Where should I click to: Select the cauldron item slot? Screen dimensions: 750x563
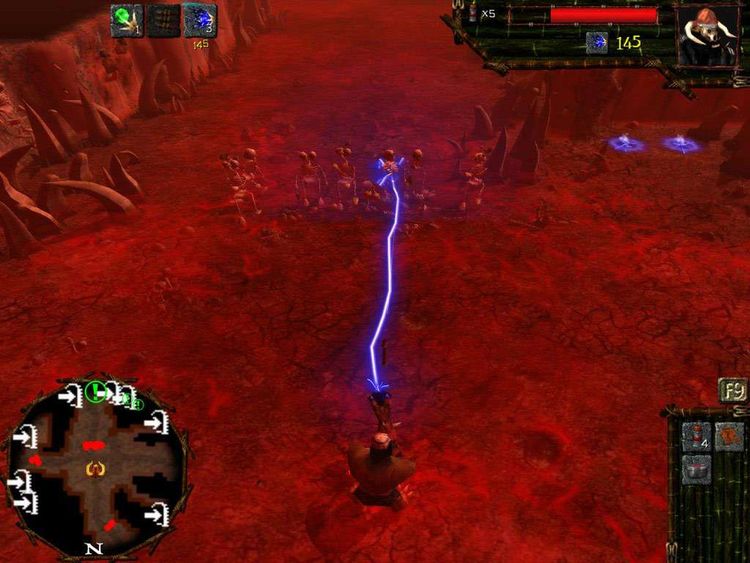696,469
